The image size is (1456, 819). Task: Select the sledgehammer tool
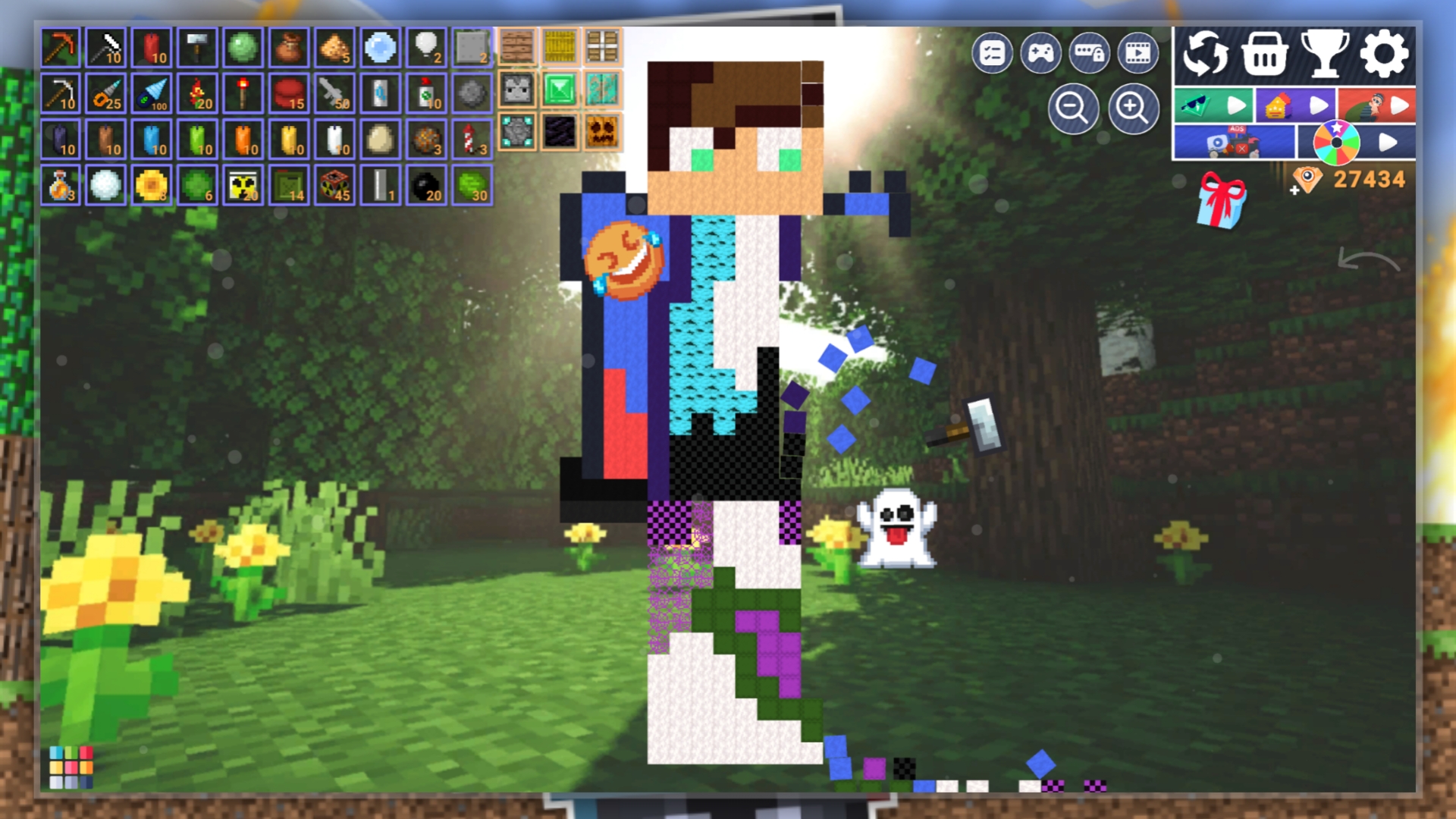(x=197, y=48)
